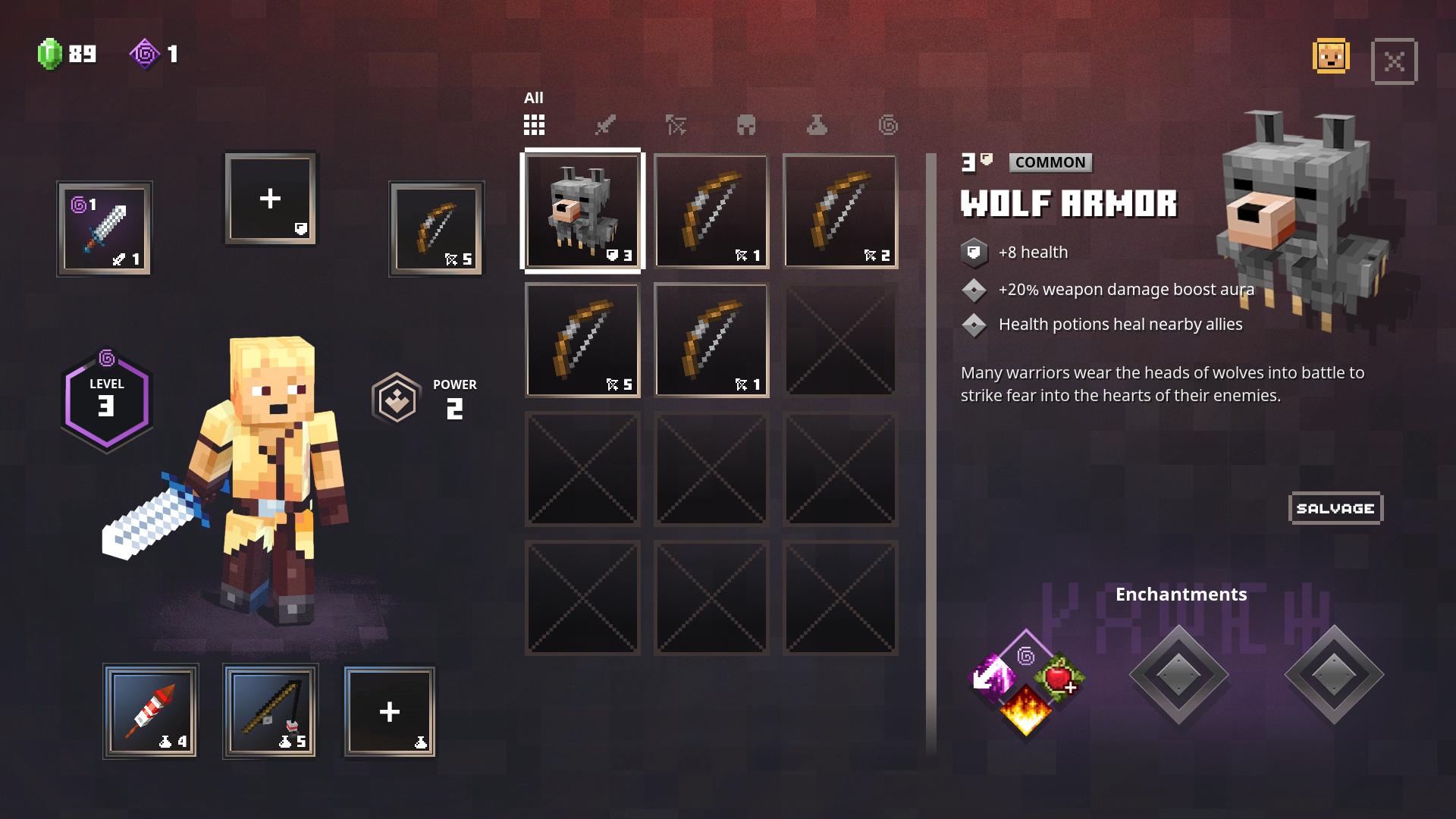Select the firework arrow artifact slot
Image resolution: width=1456 pixels, height=819 pixels.
pyautogui.click(x=150, y=711)
